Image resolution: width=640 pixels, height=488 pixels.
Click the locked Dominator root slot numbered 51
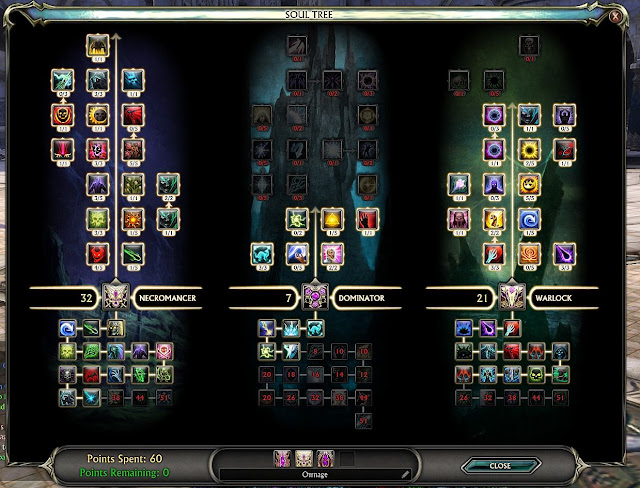point(363,420)
